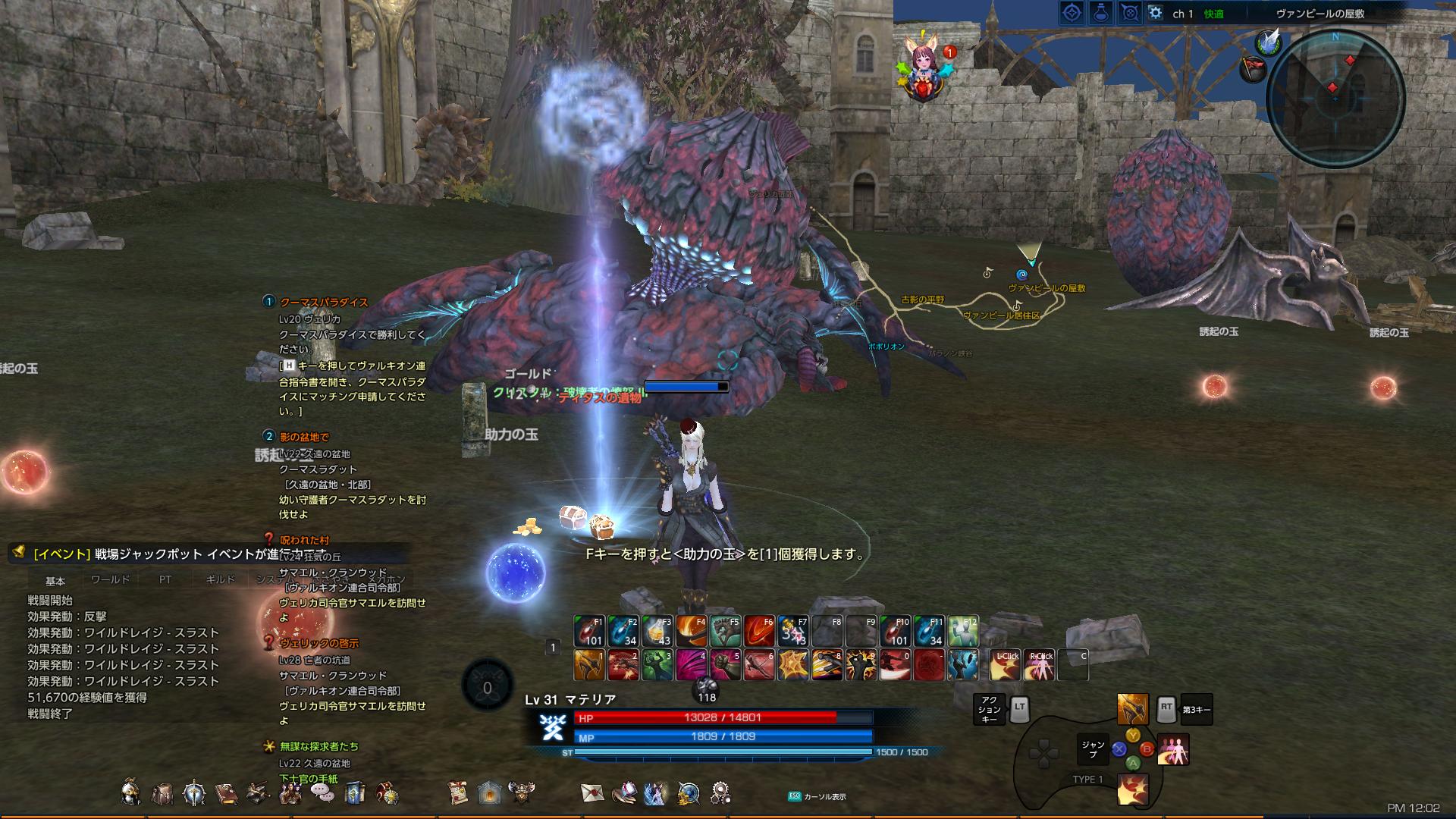Select the crafting anvil icon
This screenshot has height=819, width=1456.
256,793
